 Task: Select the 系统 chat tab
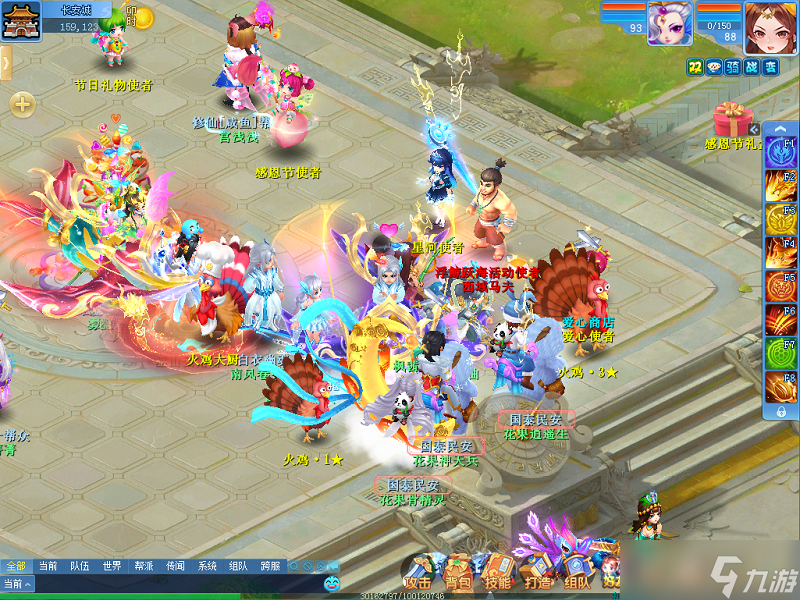coord(207,566)
